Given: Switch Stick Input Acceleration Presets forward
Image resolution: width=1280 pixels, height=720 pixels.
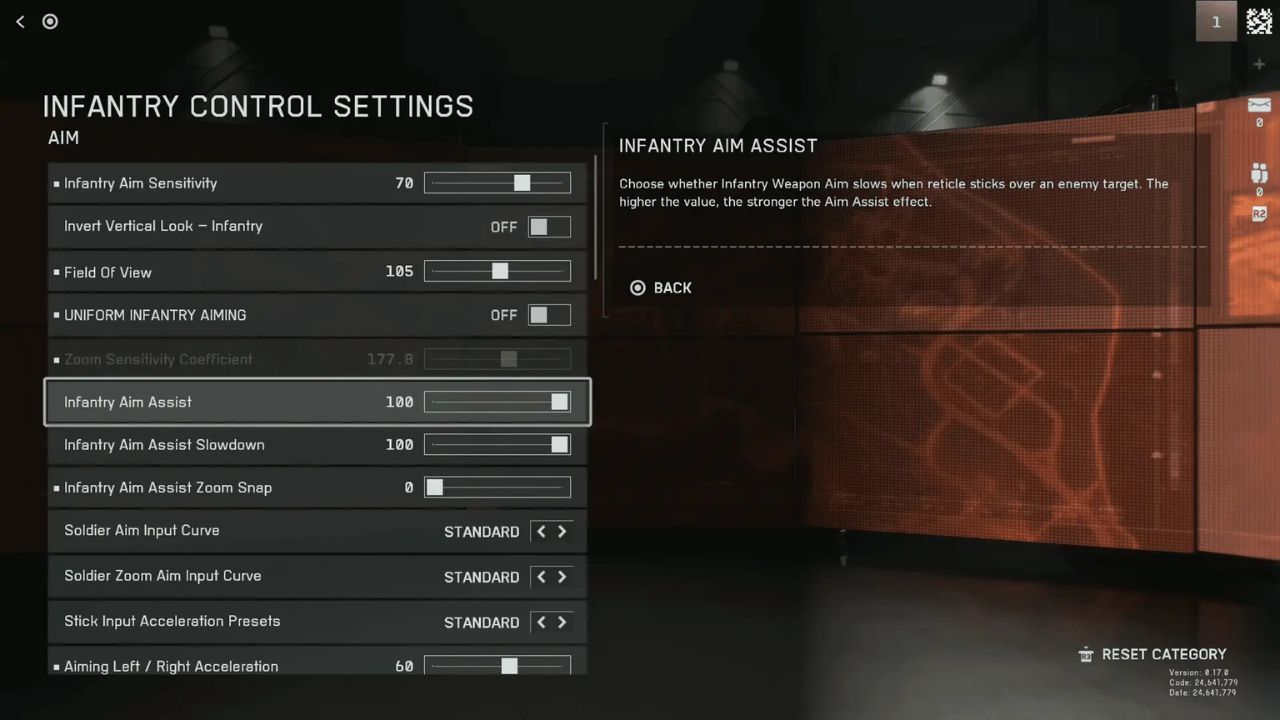Looking at the screenshot, I should point(562,622).
